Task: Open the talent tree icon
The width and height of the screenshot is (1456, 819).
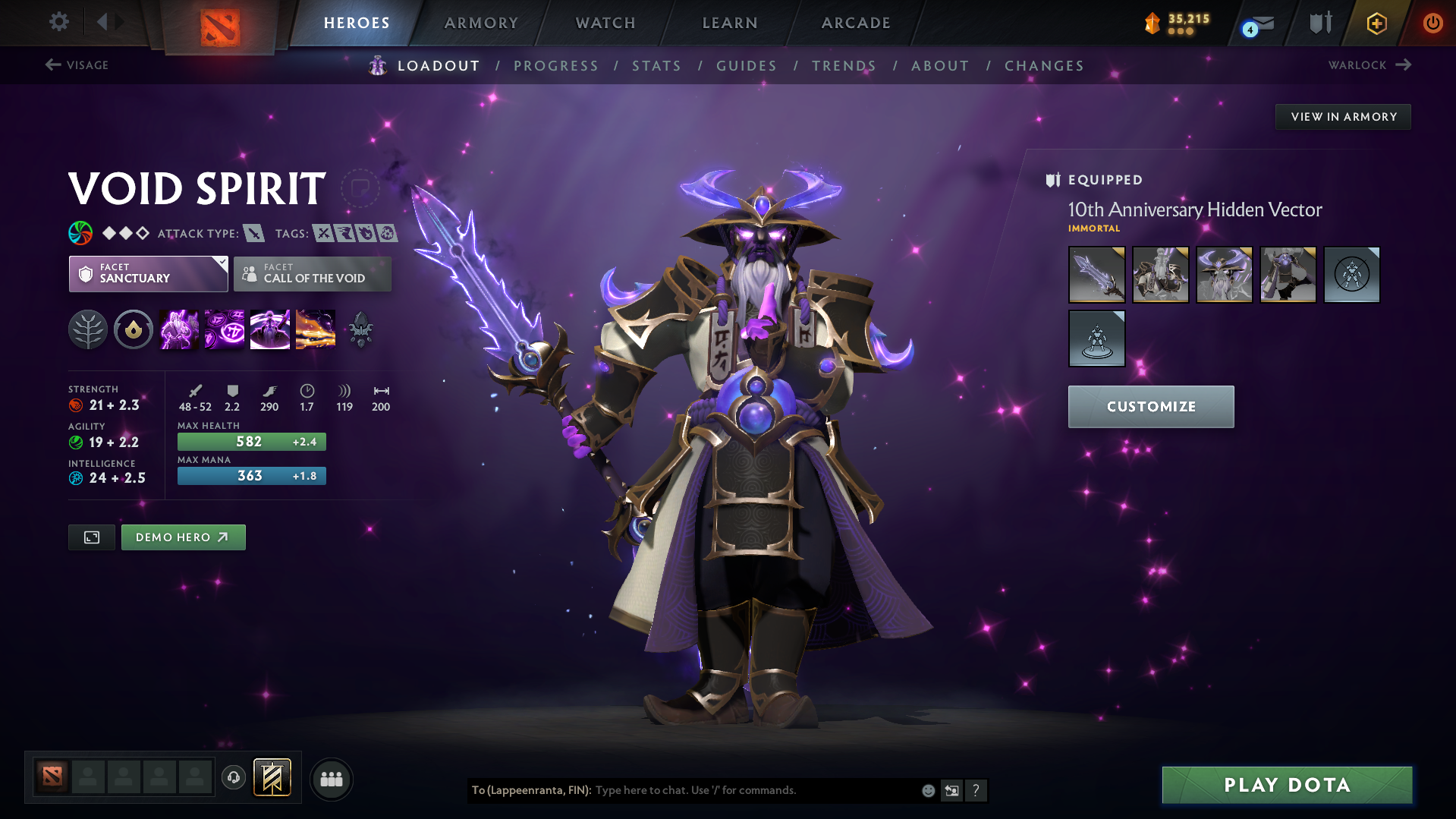Action: (87, 329)
